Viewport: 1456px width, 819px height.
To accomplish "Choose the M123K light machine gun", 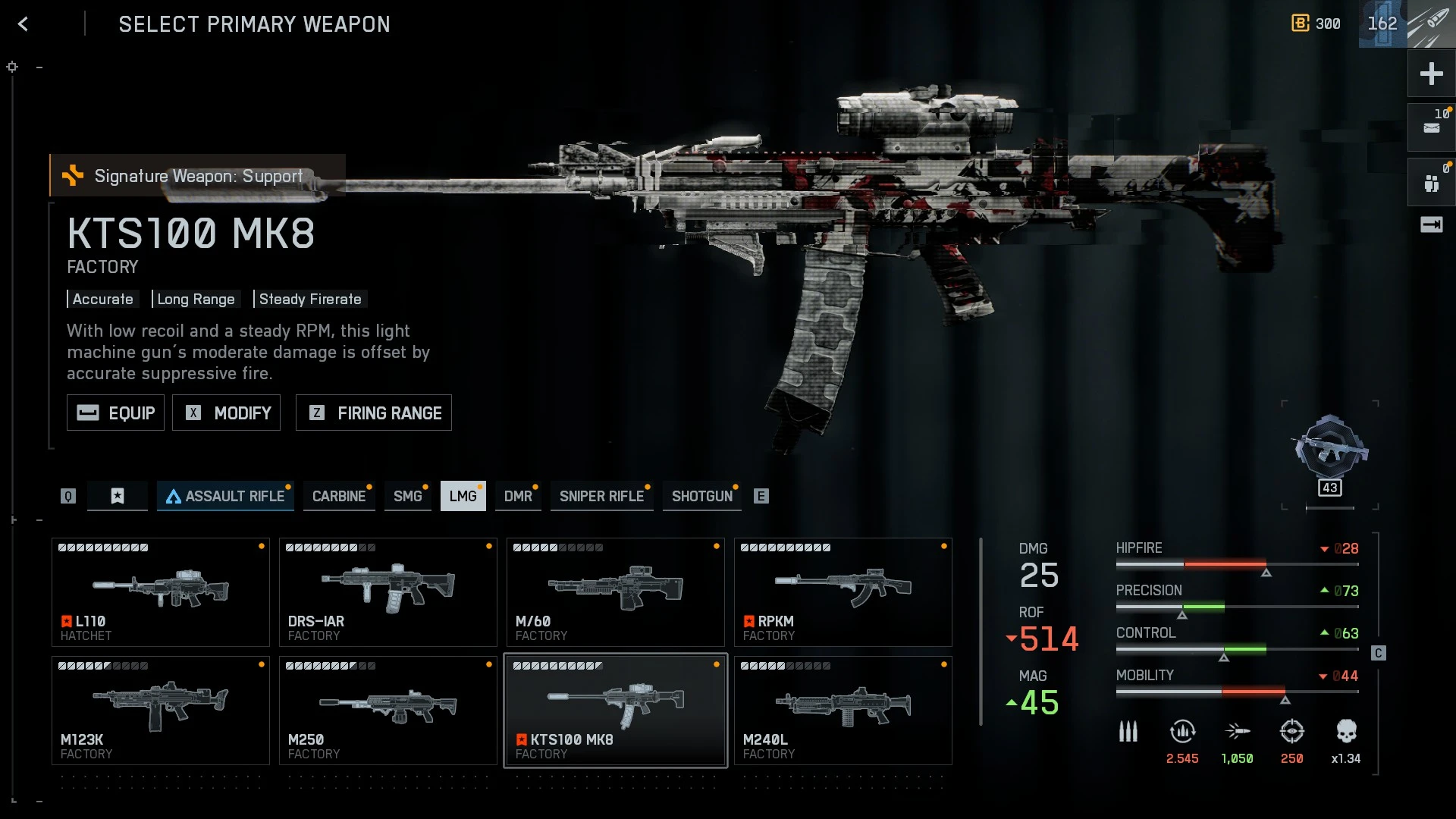I will pos(161,711).
